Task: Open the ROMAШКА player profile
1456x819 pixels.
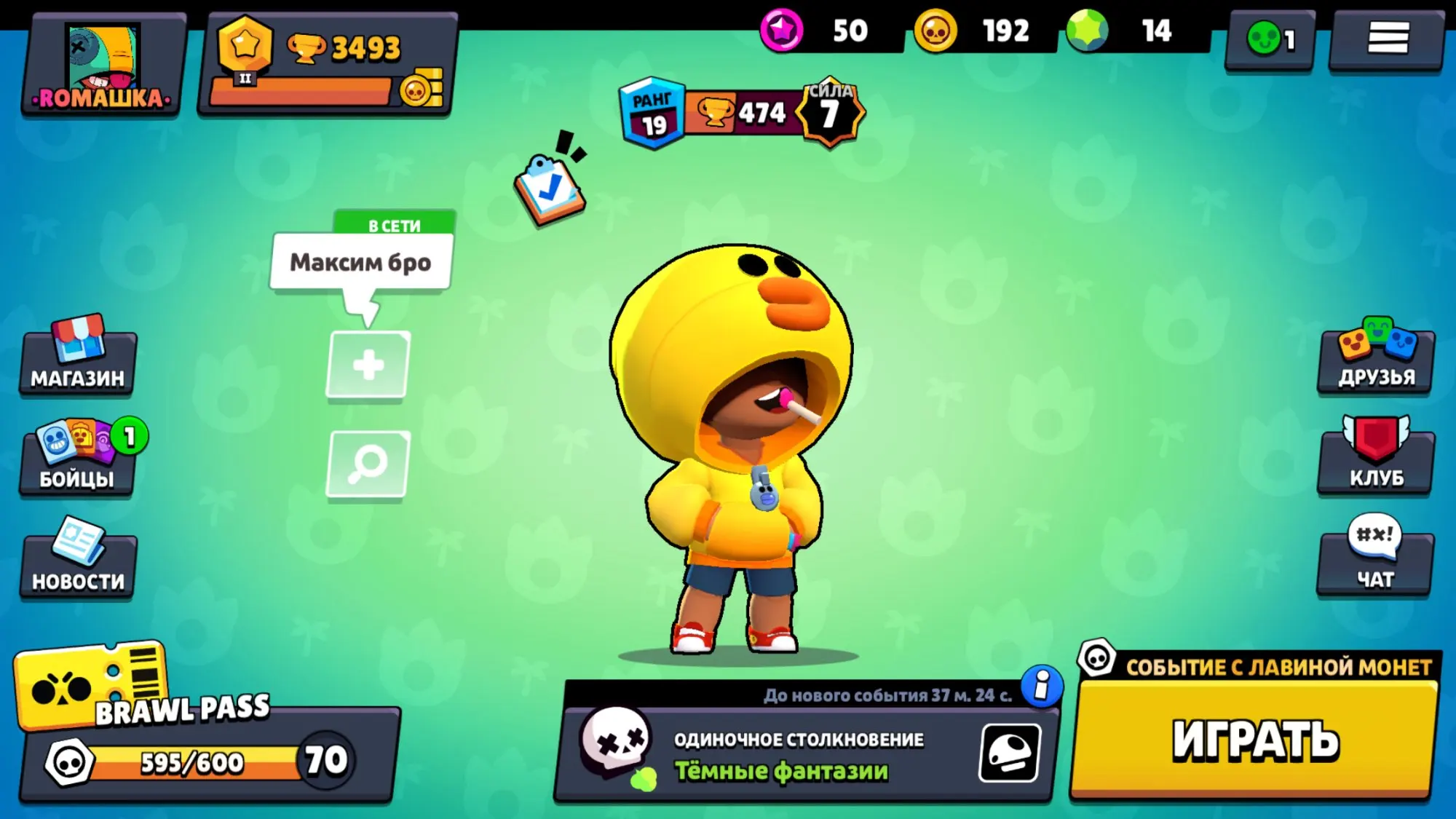Action: (x=102, y=66)
